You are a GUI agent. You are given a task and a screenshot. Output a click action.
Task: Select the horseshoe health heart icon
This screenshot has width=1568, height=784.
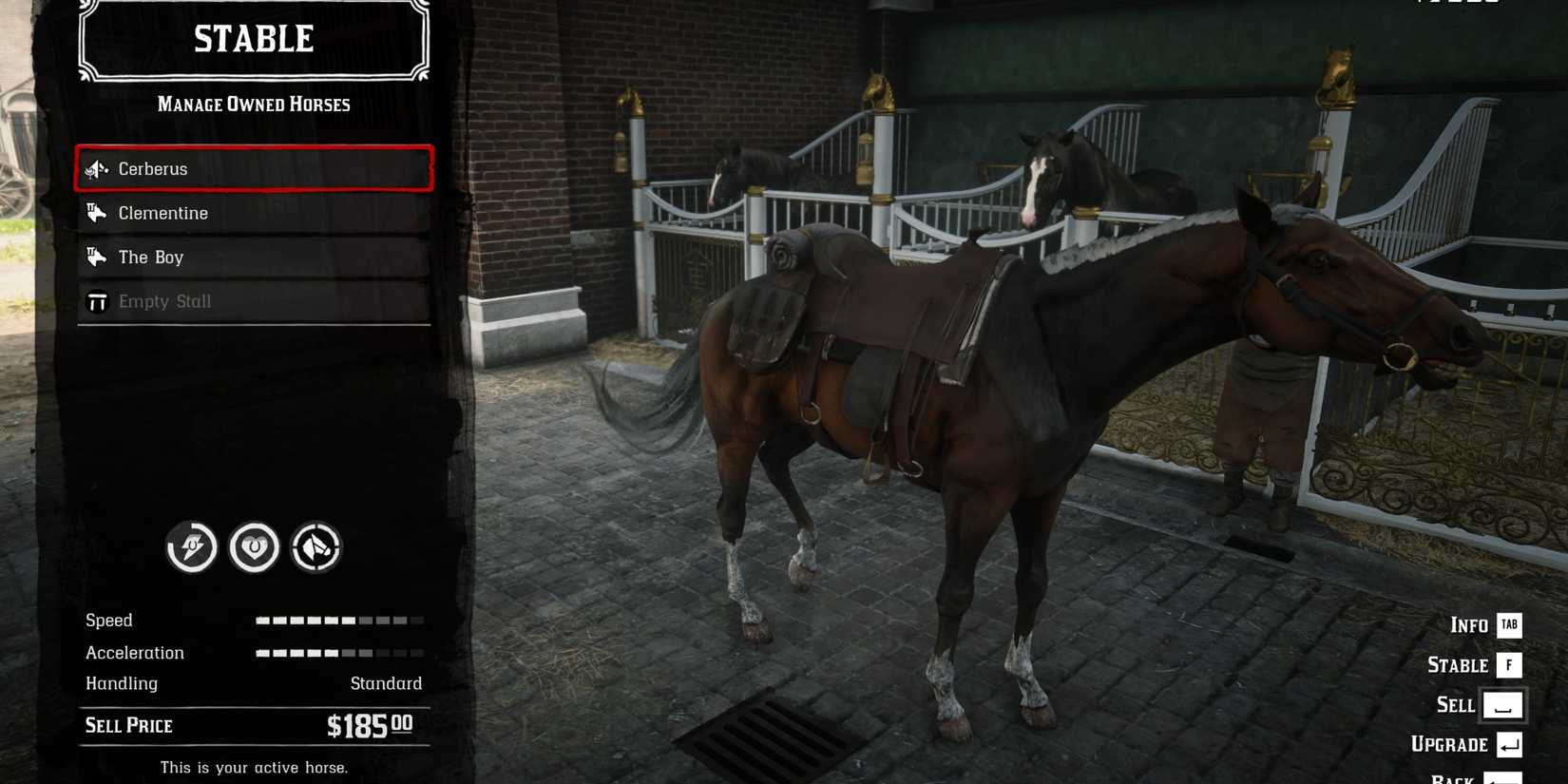(254, 548)
